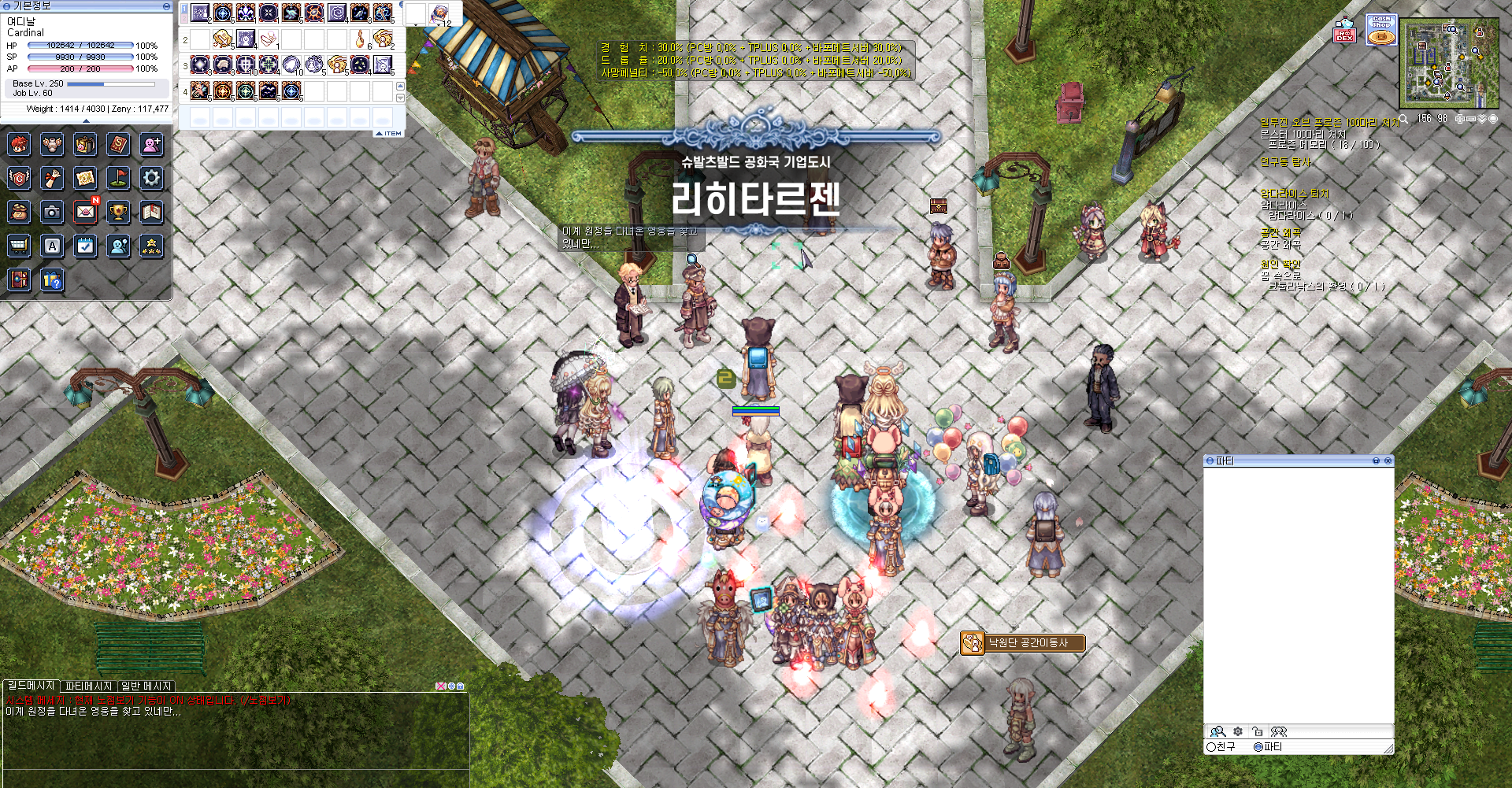Viewport: 1512px width, 788px height.
Task: Open the adventure book icon
Action: (x=150, y=213)
